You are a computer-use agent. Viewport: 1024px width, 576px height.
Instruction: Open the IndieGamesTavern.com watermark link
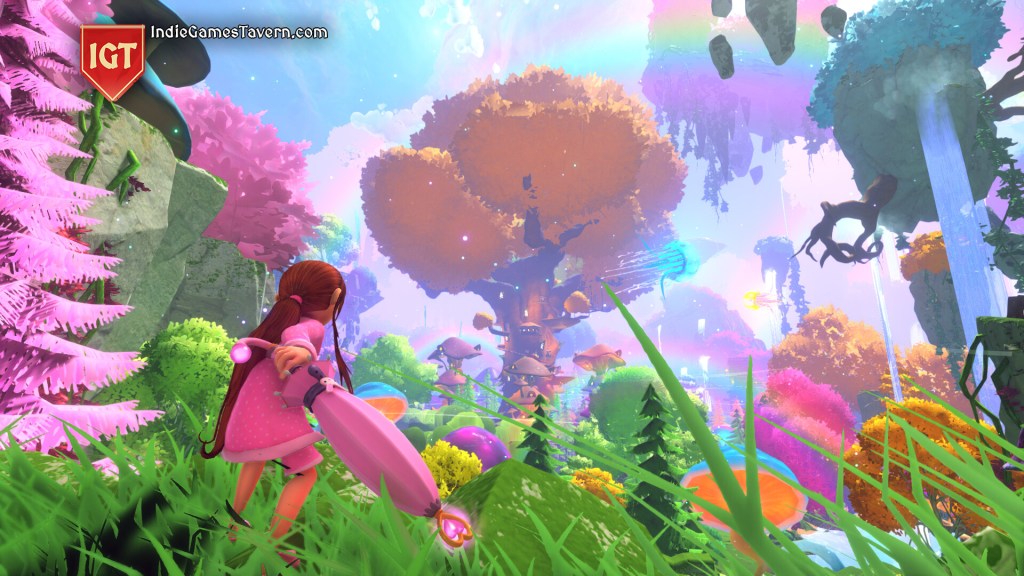[238, 32]
